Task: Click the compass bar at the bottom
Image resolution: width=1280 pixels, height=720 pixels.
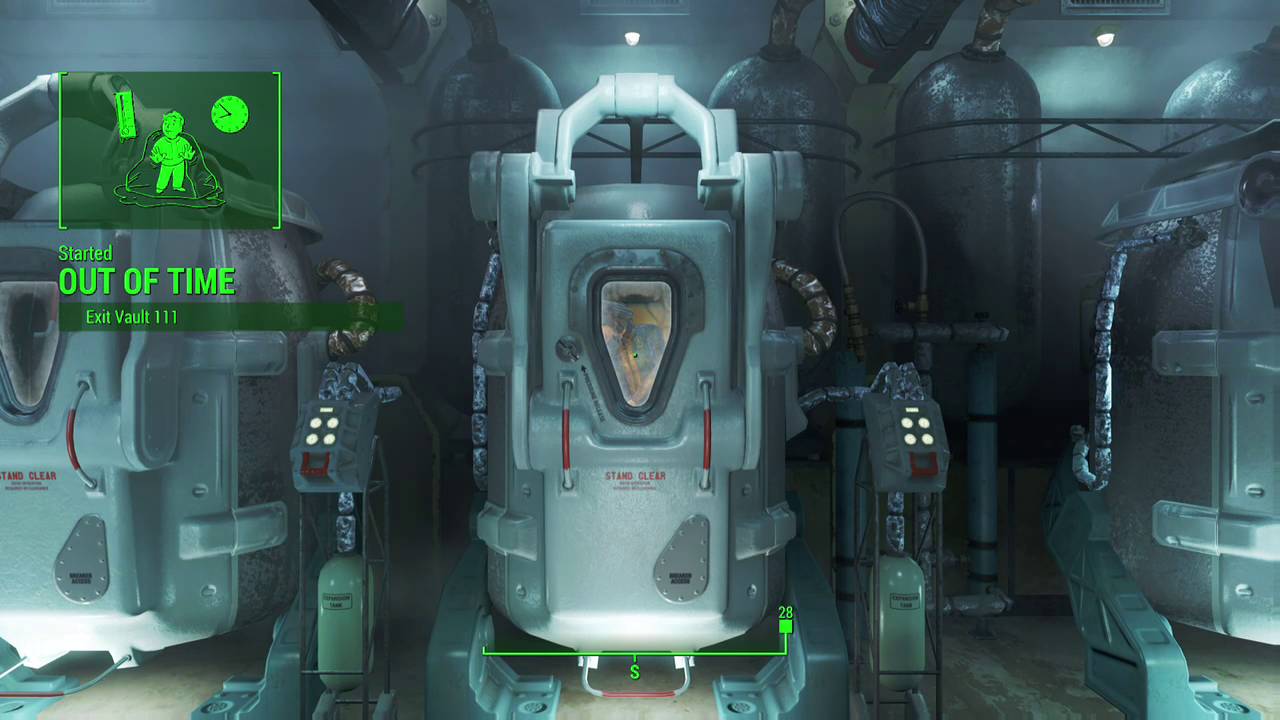Action: tap(634, 654)
